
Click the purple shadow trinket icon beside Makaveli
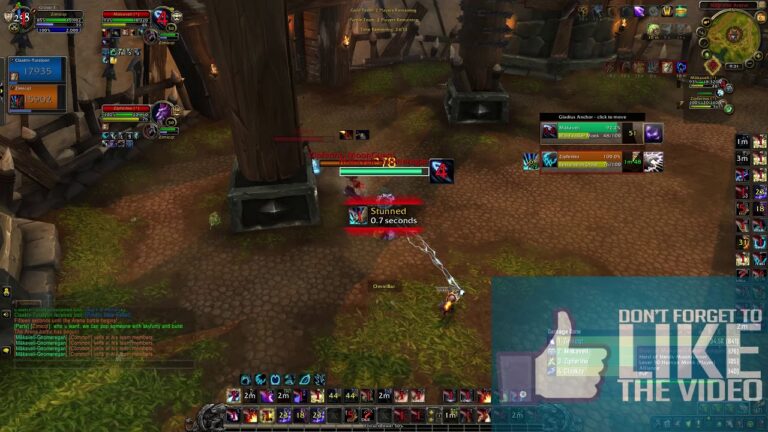[653, 133]
